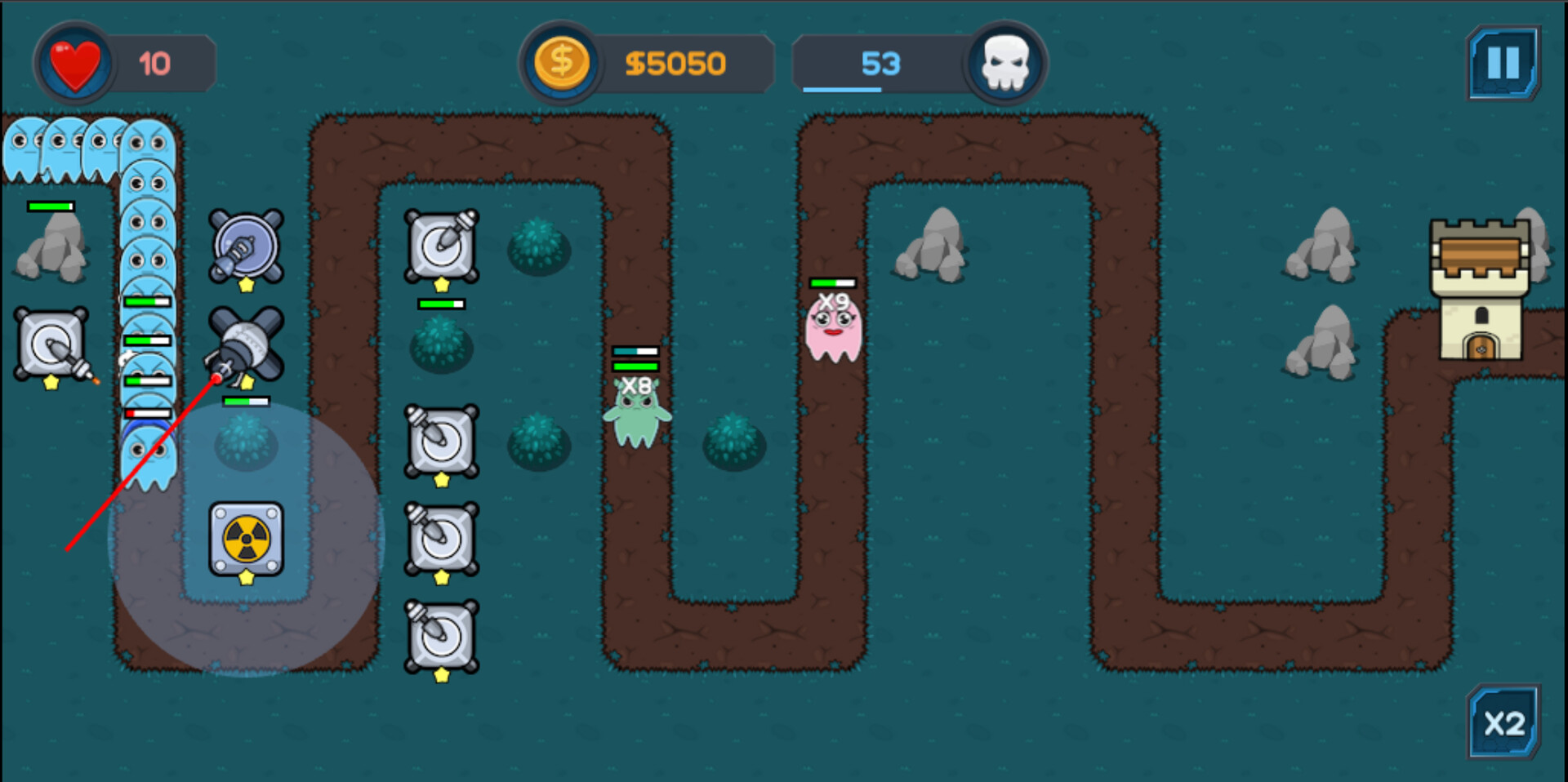This screenshot has height=782, width=1568.
Task: Select the skull wave counter icon
Action: click(x=1004, y=61)
